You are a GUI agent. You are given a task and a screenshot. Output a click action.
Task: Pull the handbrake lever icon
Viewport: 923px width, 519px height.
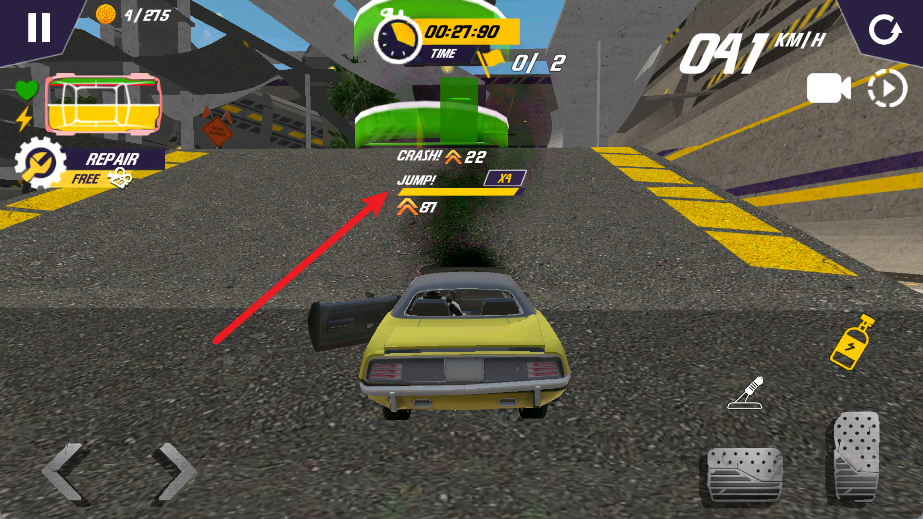[745, 393]
